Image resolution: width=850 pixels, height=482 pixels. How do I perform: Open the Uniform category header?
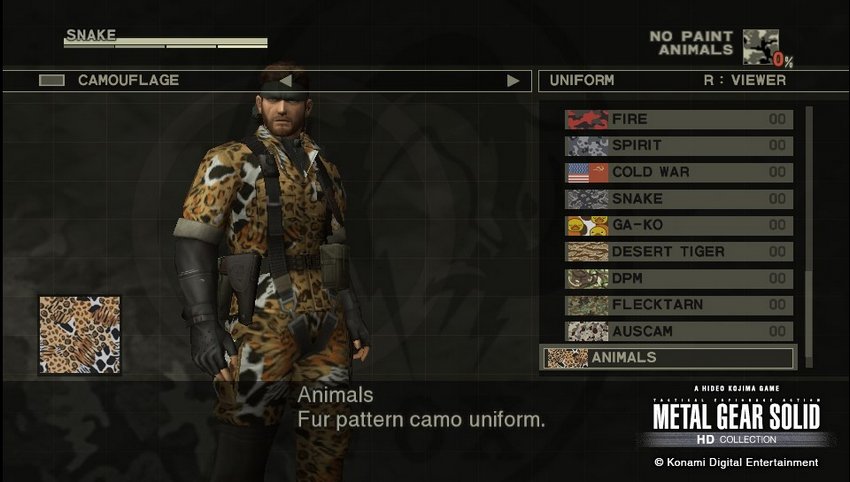[x=582, y=80]
